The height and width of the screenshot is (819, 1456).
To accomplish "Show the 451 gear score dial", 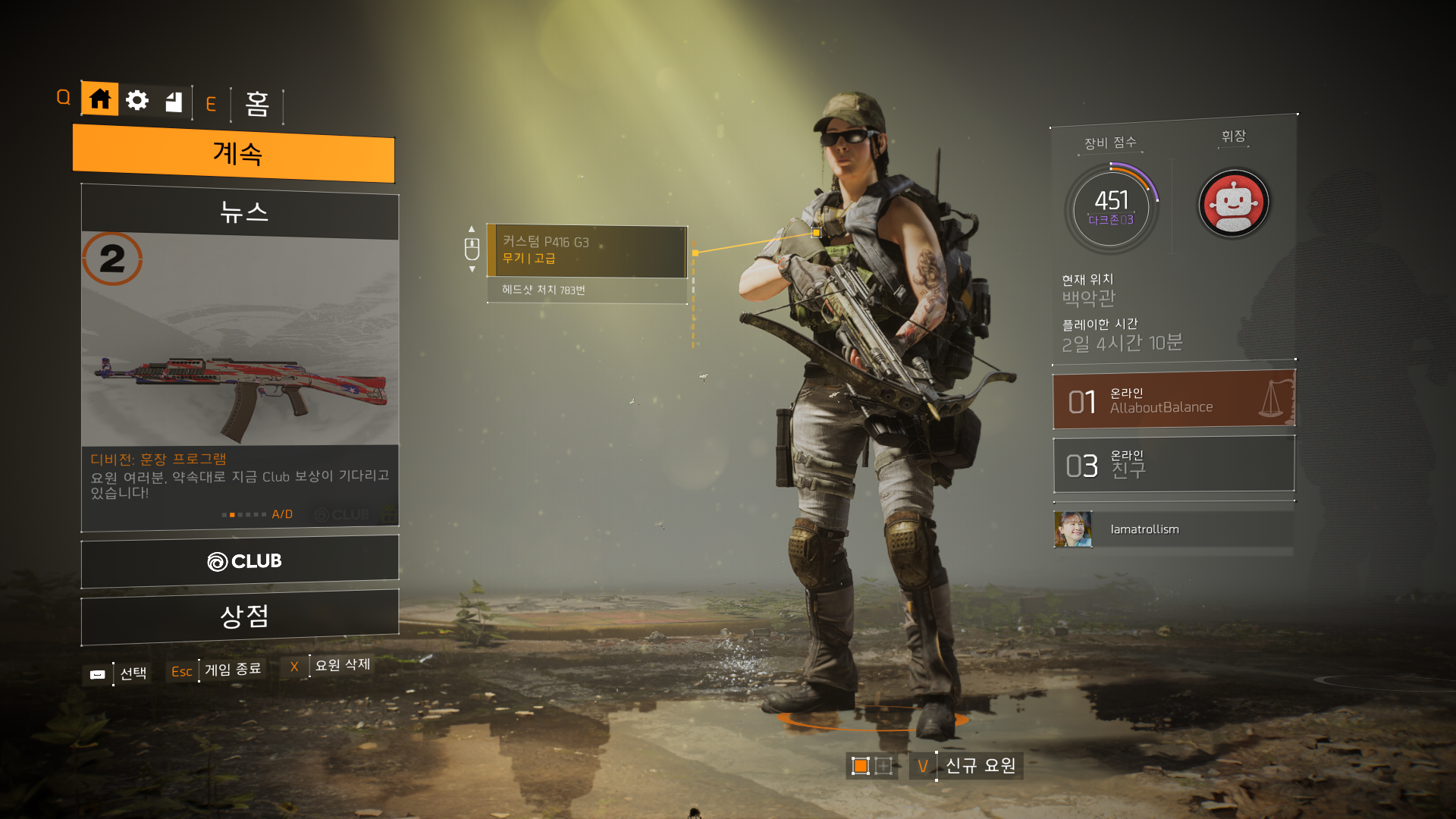I will coord(1112,207).
